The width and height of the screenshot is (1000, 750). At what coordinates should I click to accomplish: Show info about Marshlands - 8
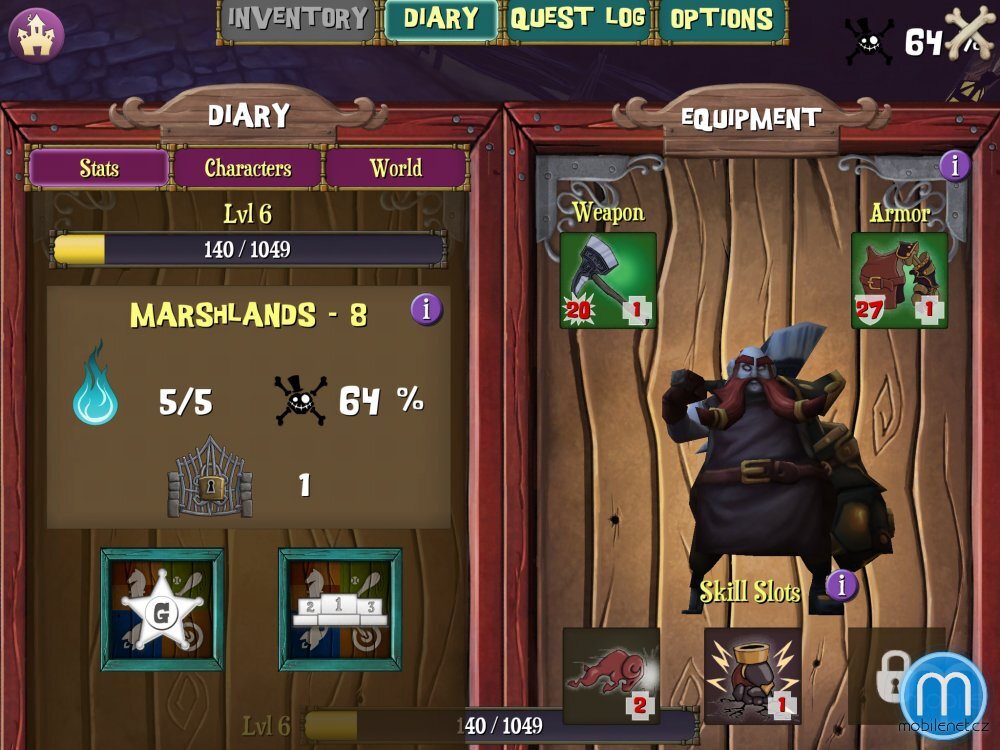(x=426, y=310)
